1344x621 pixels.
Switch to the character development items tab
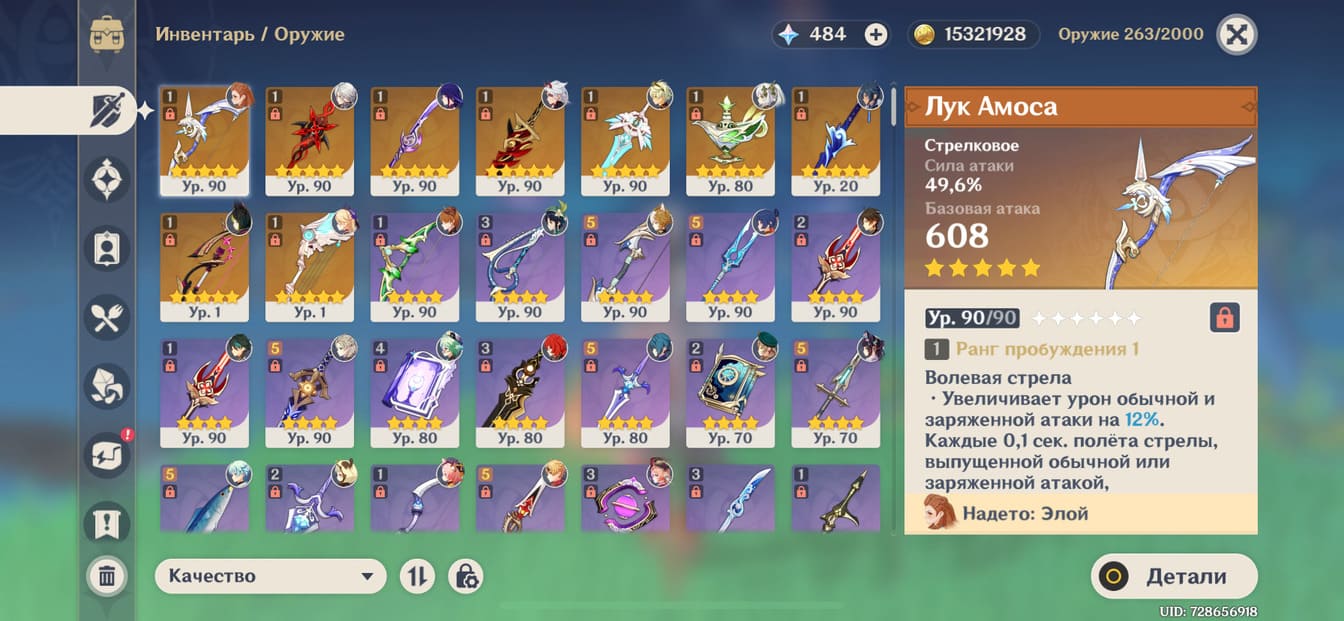click(x=106, y=249)
